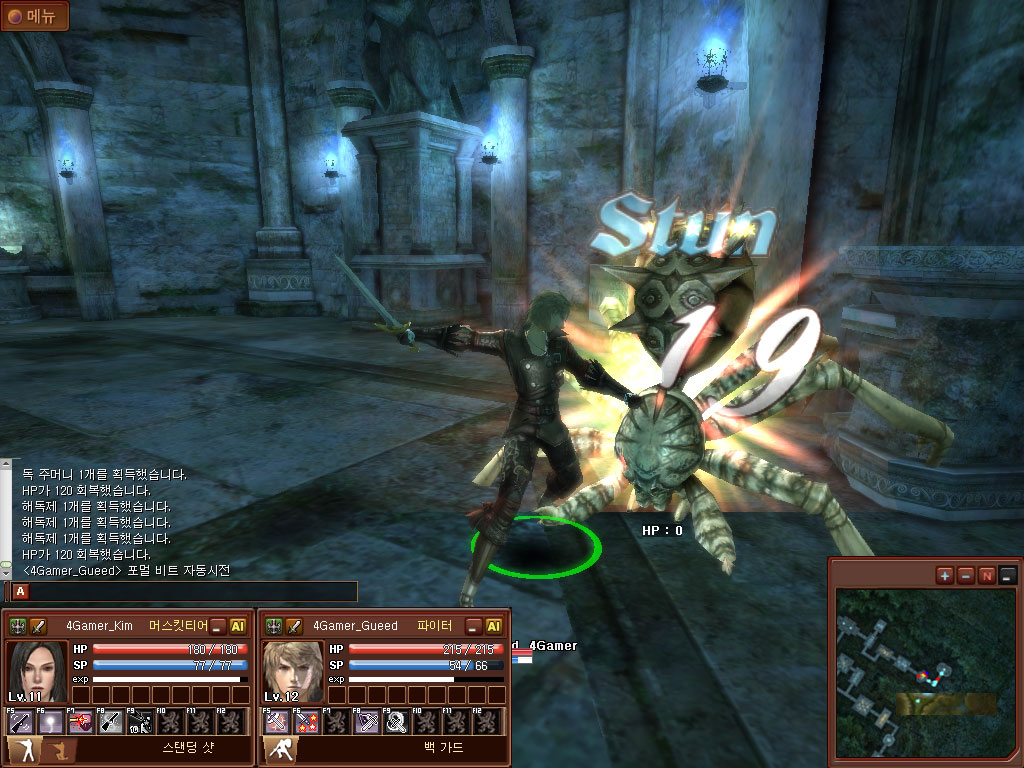
Task: Minimize 4Gamer_Kim's character panel
Action: [218, 626]
